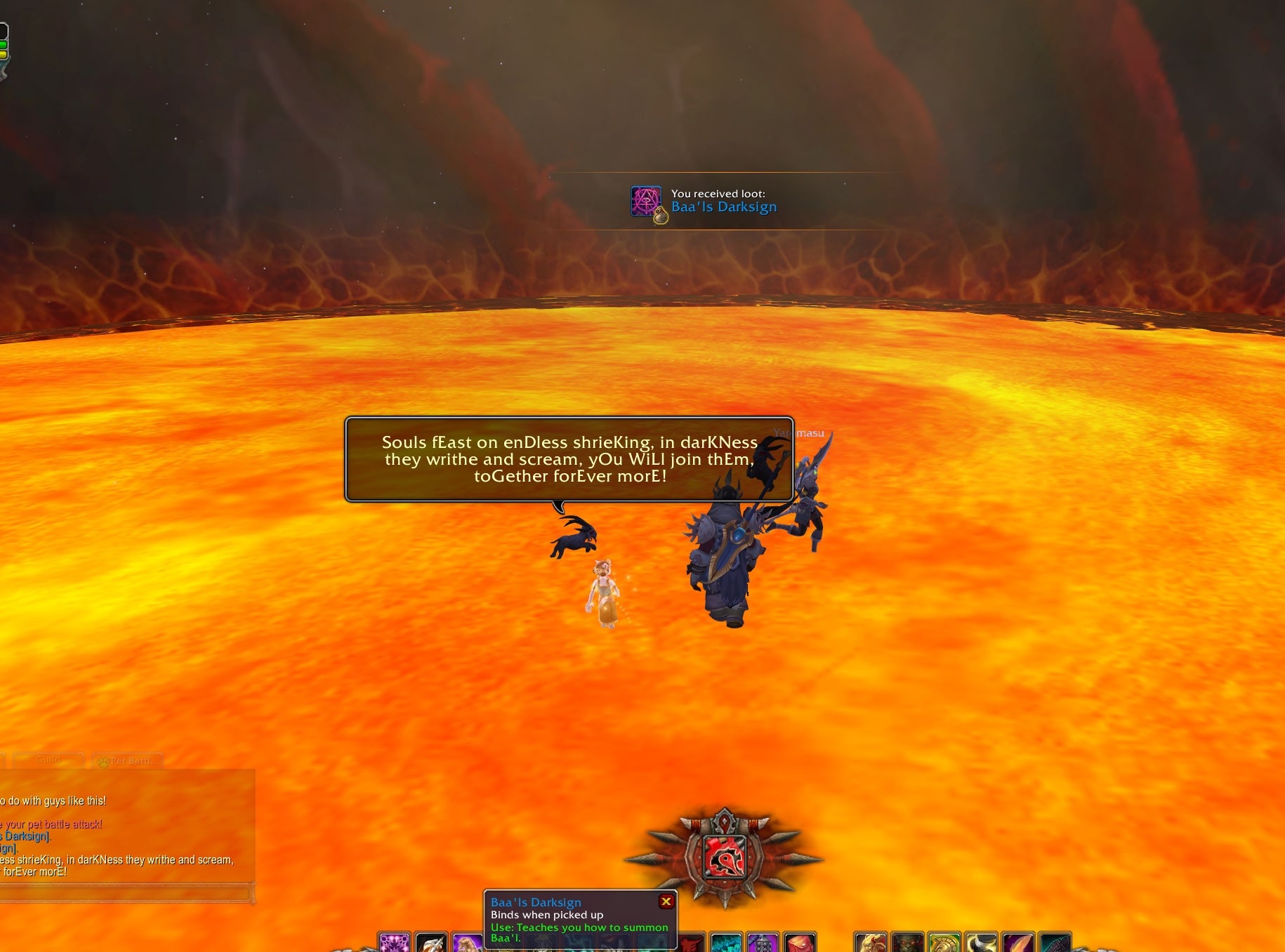Use the gold shield action bar icon
1285x952 pixels.
click(x=944, y=943)
